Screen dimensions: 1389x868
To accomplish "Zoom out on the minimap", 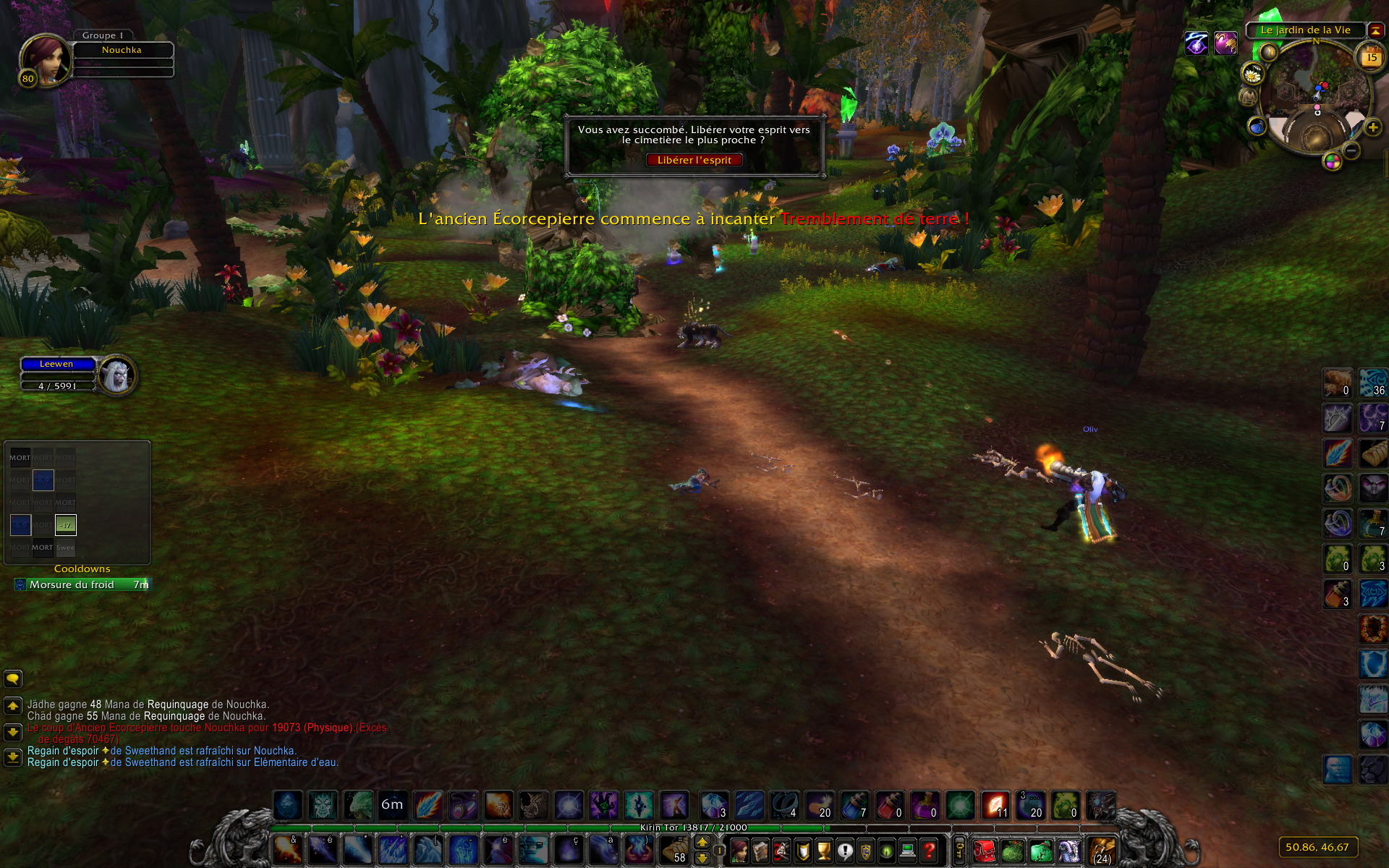I will click(1351, 150).
